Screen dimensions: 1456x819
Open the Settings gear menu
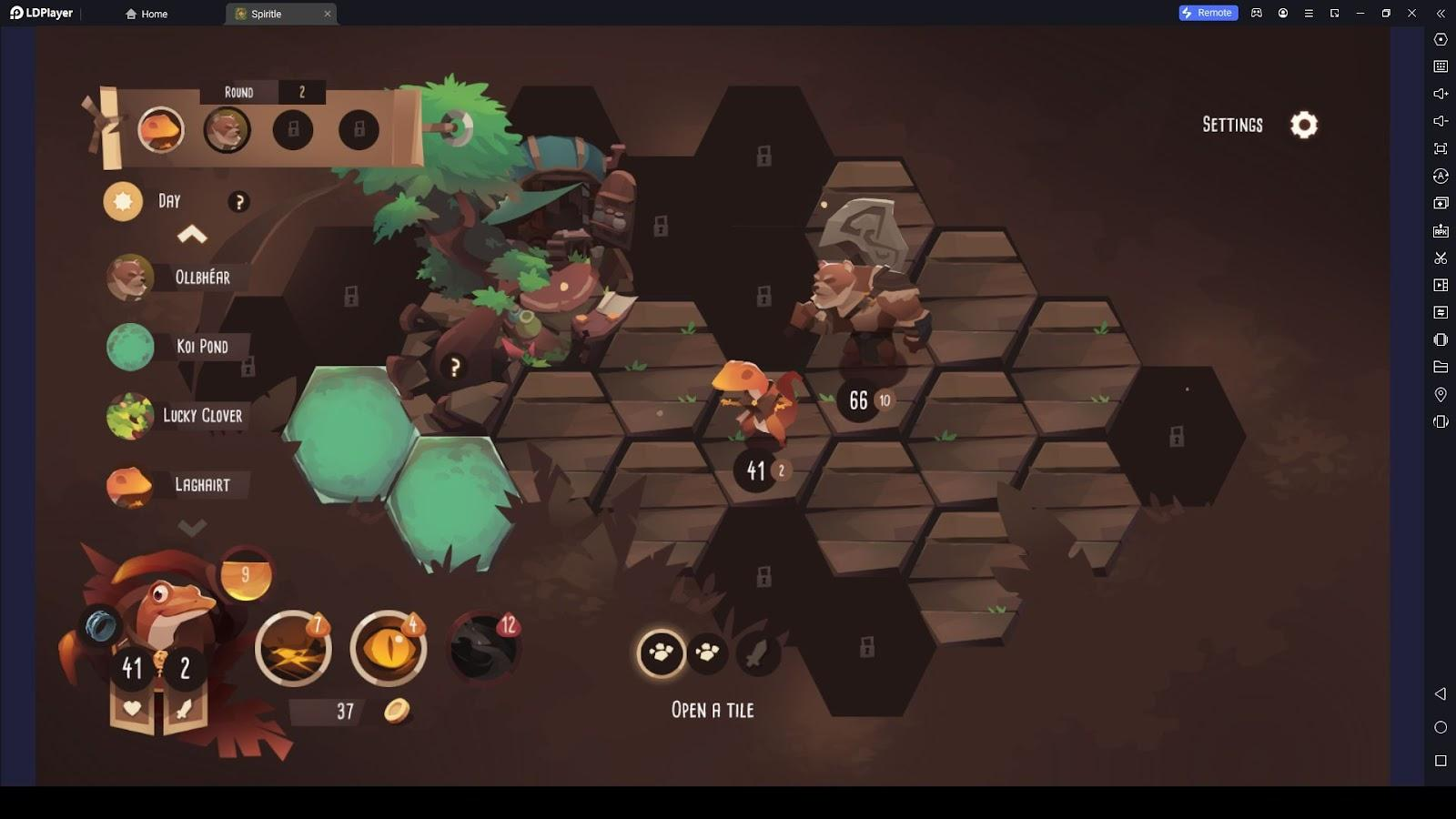coord(1303,125)
